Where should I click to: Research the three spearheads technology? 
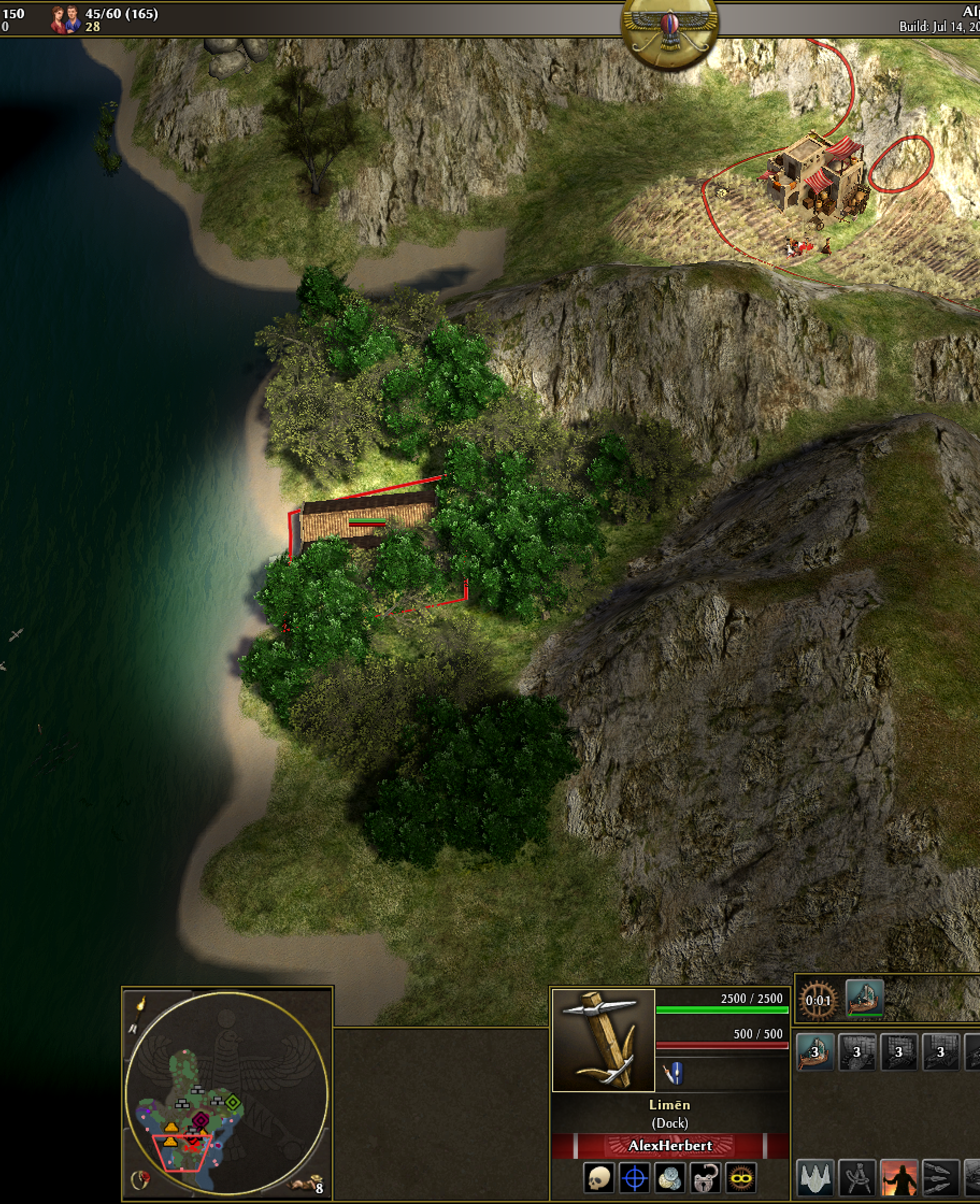pos(940,1178)
